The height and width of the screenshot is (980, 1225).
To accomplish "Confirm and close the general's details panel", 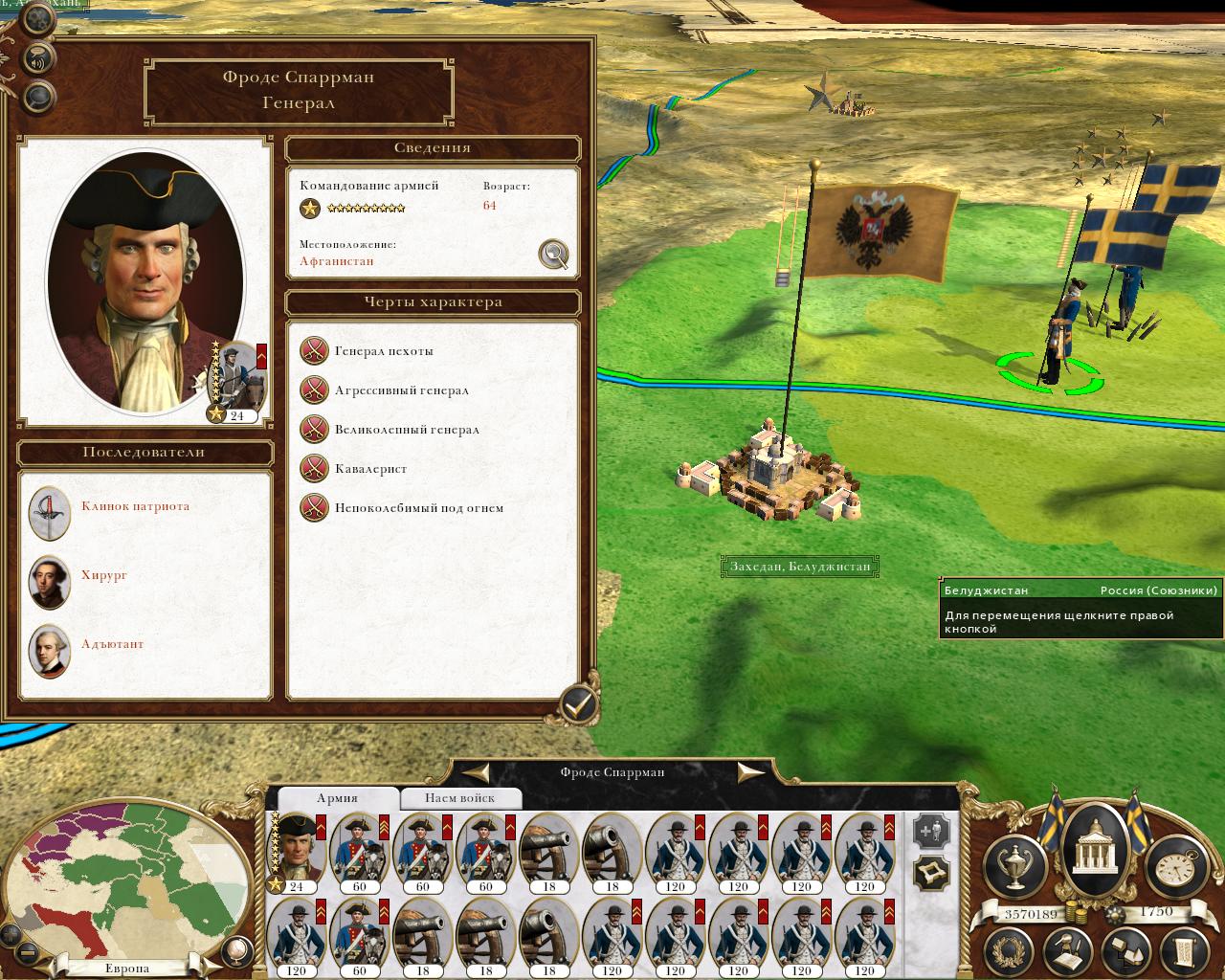I will 578,705.
